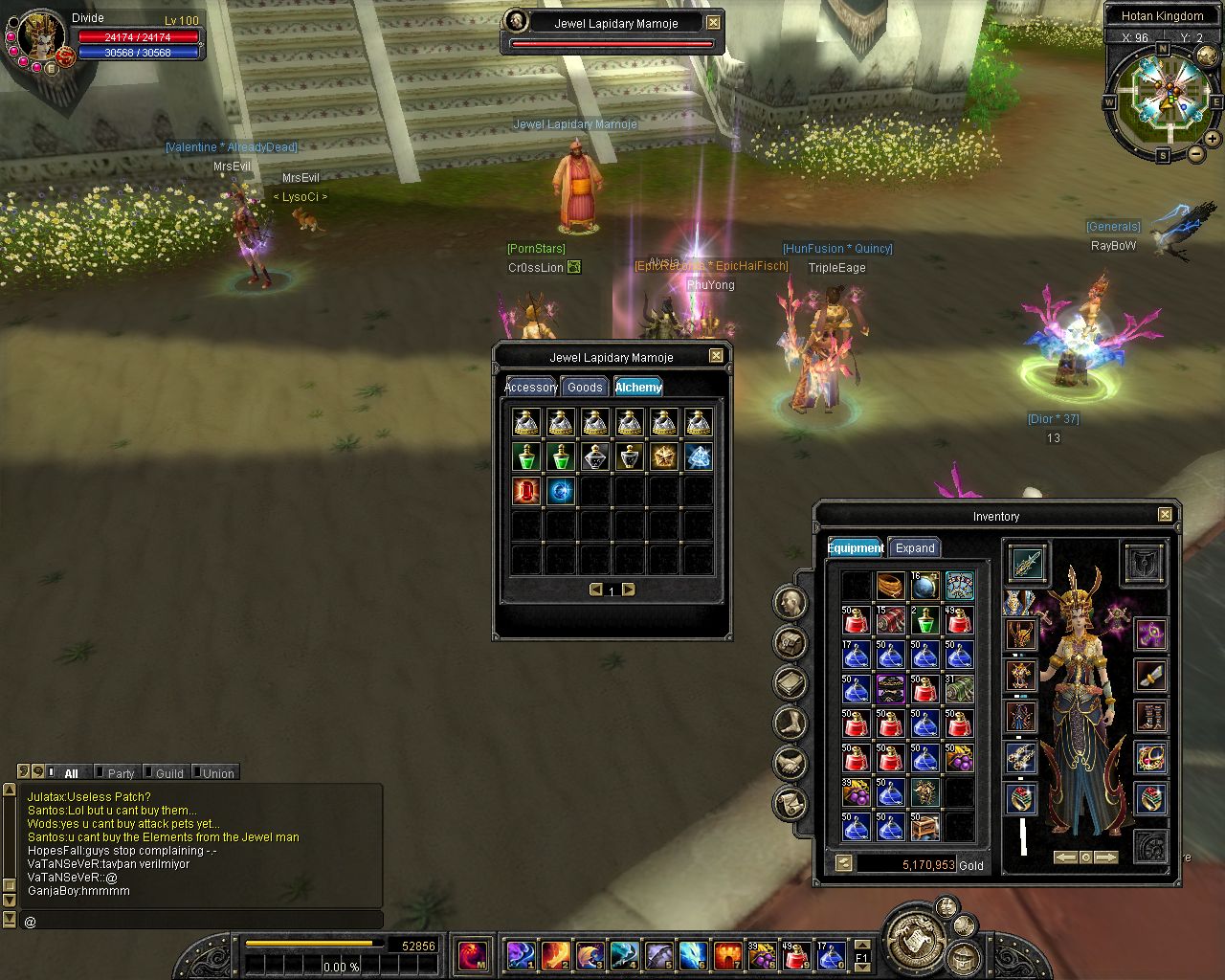Choose the golden star stone in shop
This screenshot has height=980, width=1225.
tap(664, 457)
